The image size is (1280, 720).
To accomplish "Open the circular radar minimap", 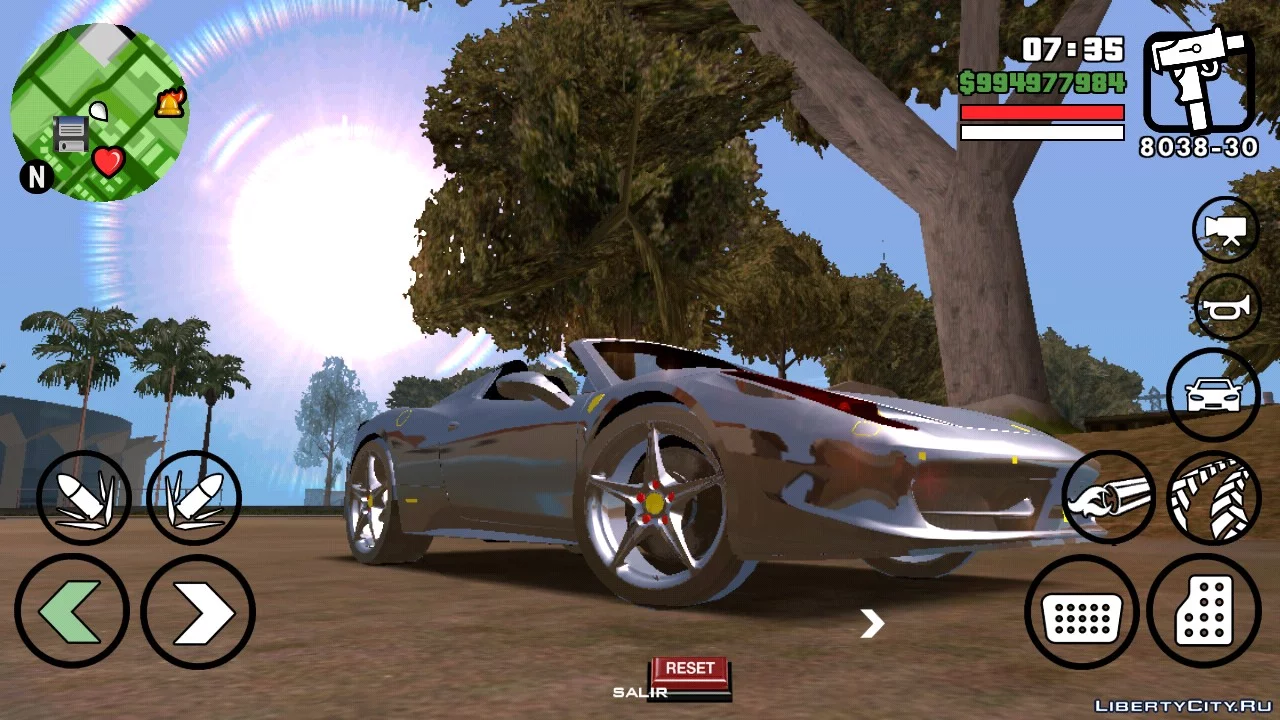I will pyautogui.click(x=99, y=113).
